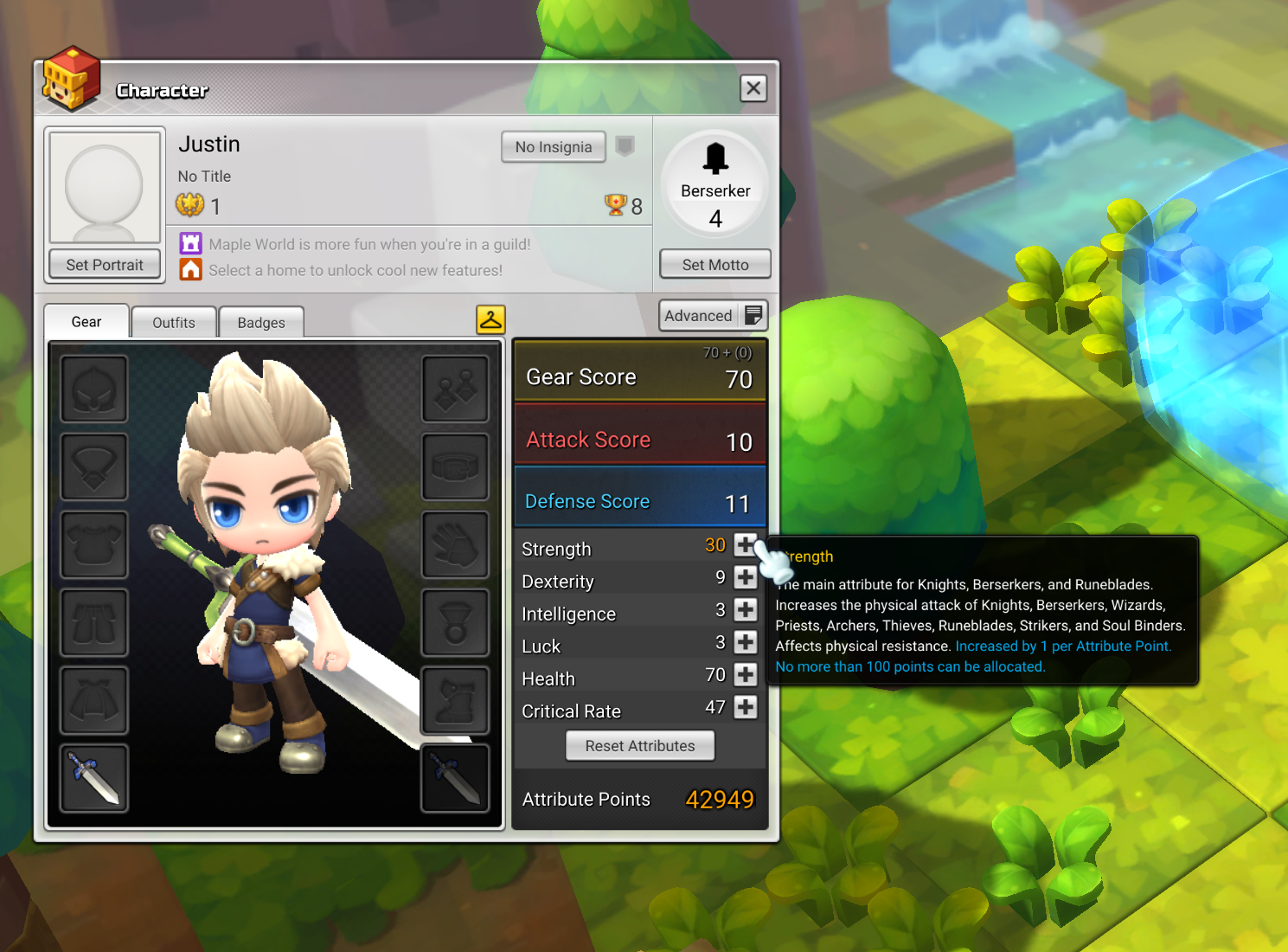Viewport: 1288px width, 952px height.
Task: Click the helmet equipment slot
Action: (x=93, y=389)
